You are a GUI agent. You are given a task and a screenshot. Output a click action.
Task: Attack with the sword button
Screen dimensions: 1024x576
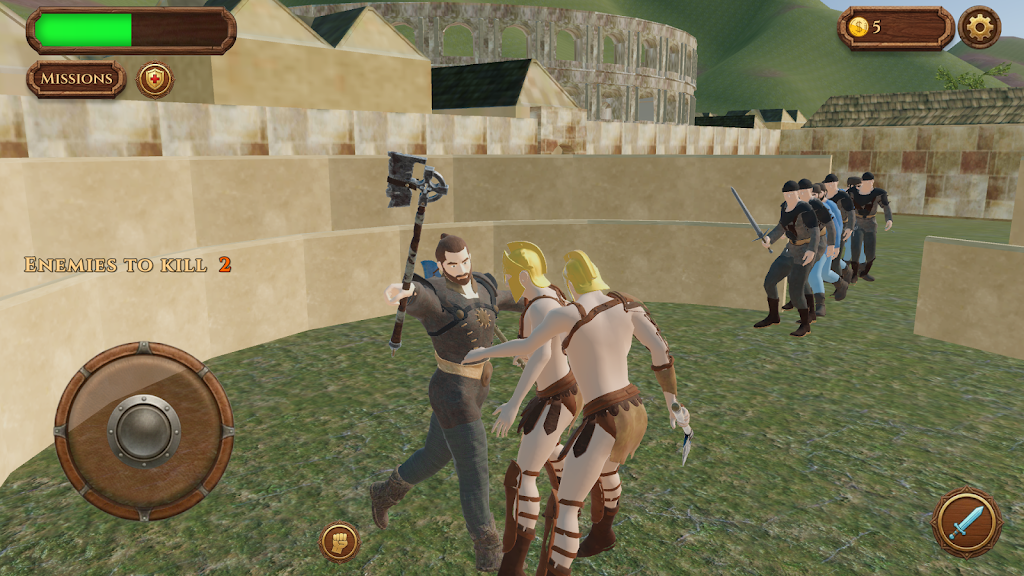(x=966, y=522)
